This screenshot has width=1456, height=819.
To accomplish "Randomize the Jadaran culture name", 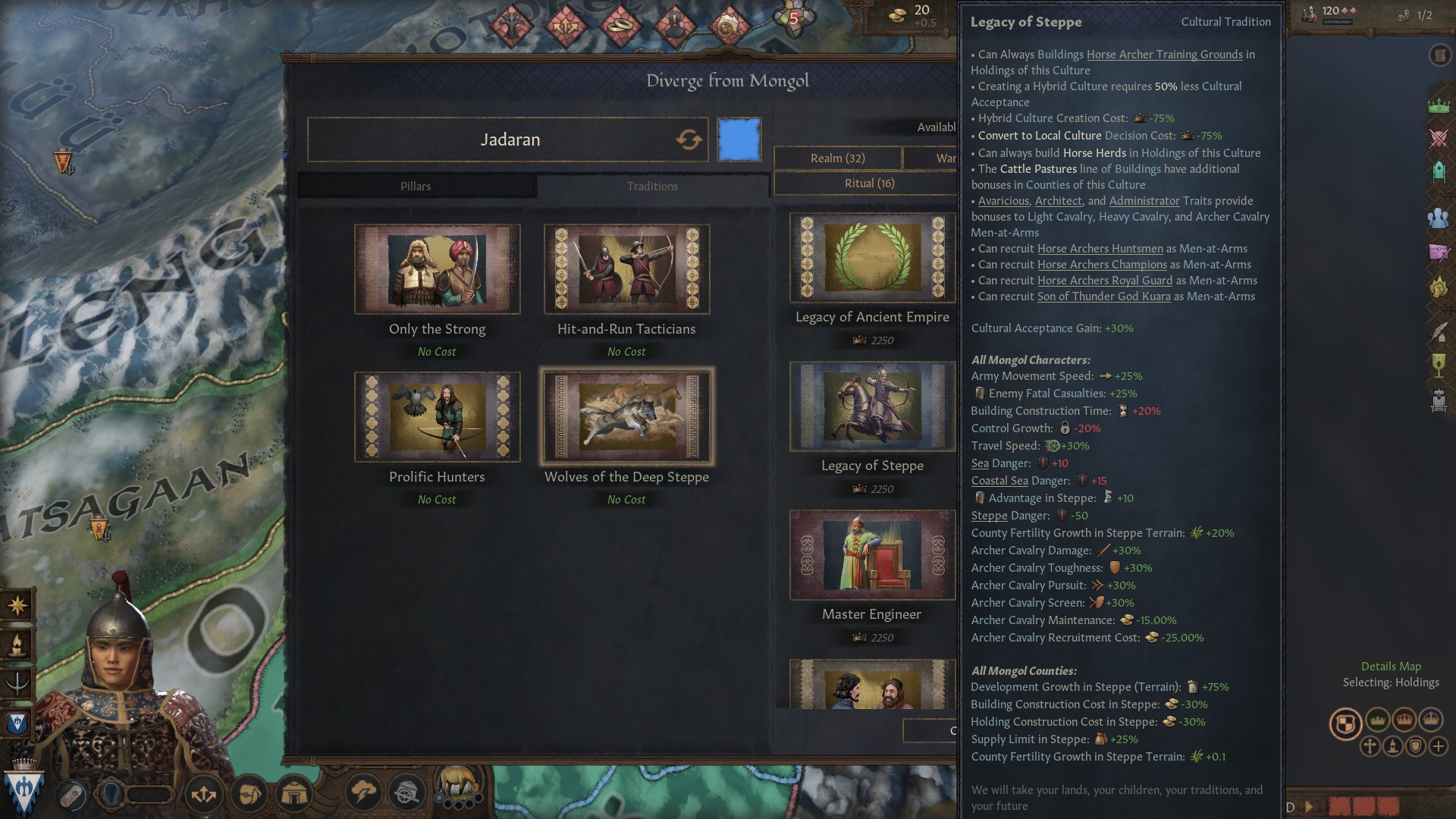I will tap(689, 140).
